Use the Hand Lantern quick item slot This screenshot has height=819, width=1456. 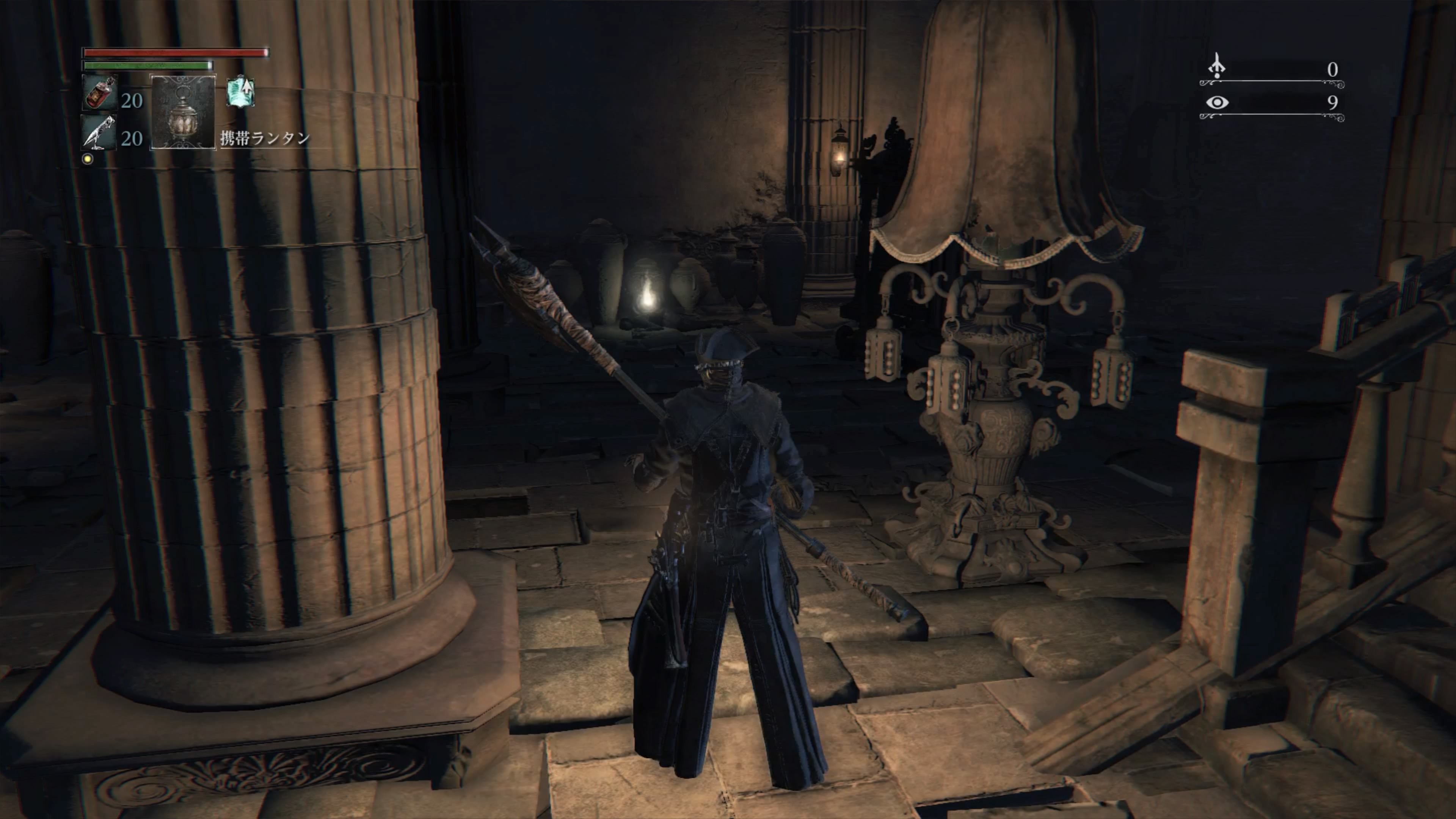tap(182, 112)
